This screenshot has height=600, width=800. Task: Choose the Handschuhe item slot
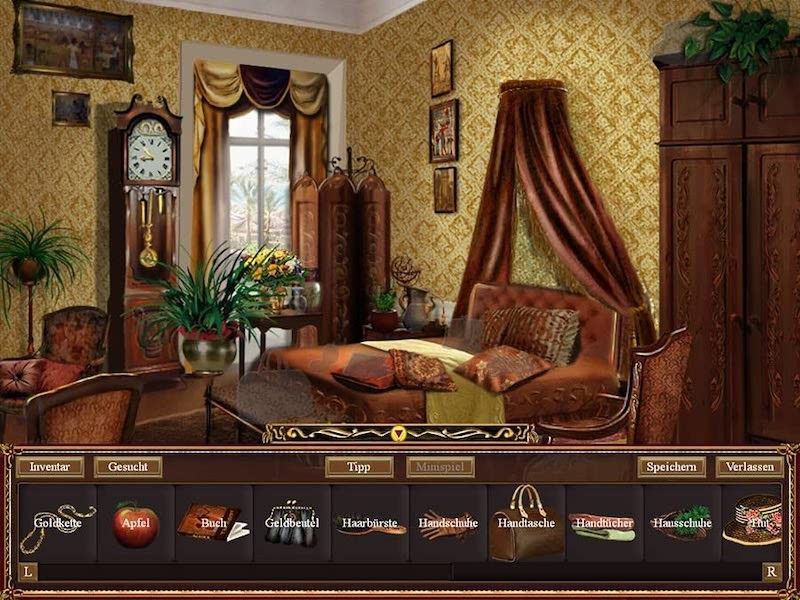(x=448, y=523)
